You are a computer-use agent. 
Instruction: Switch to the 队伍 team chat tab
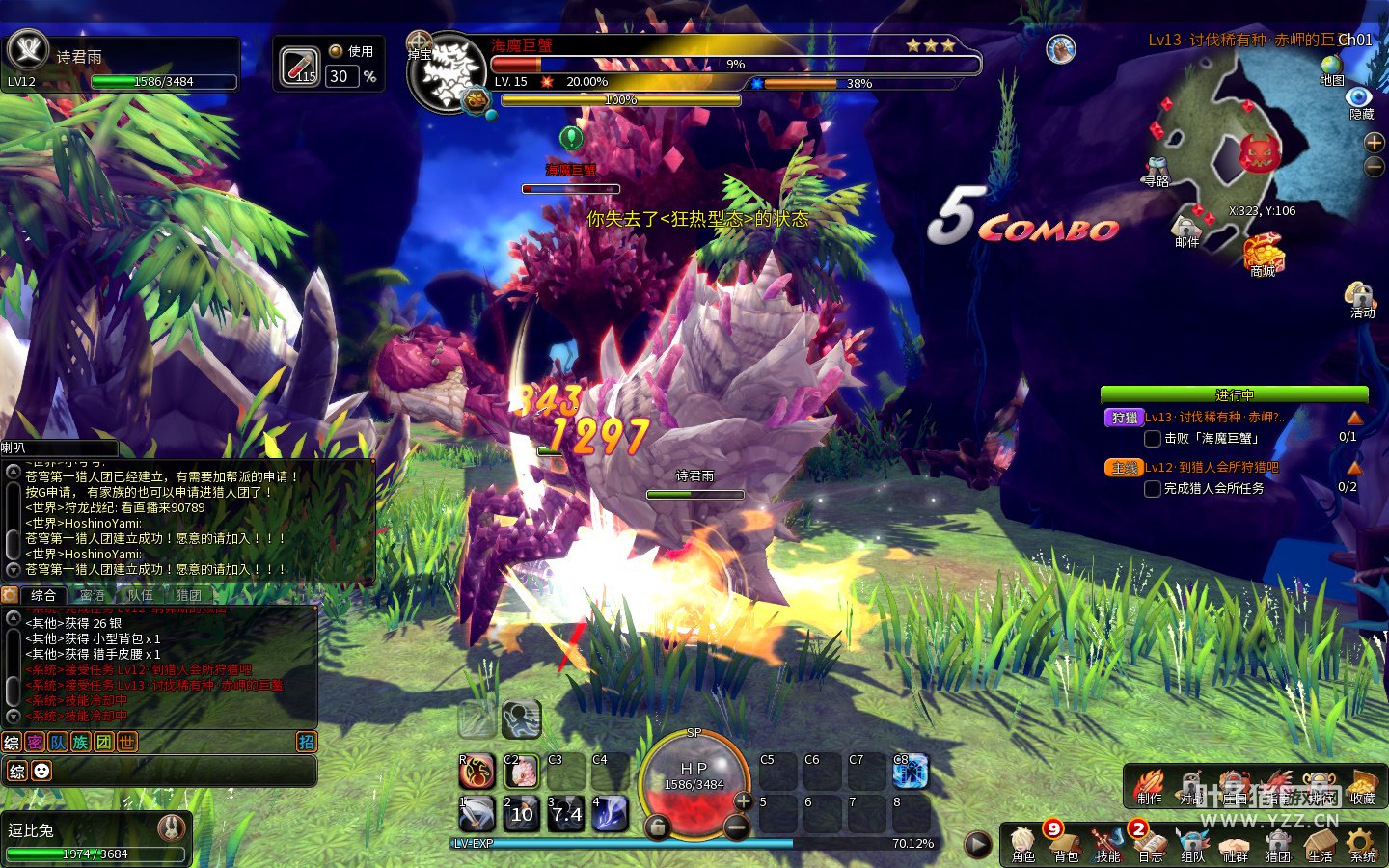point(141,595)
